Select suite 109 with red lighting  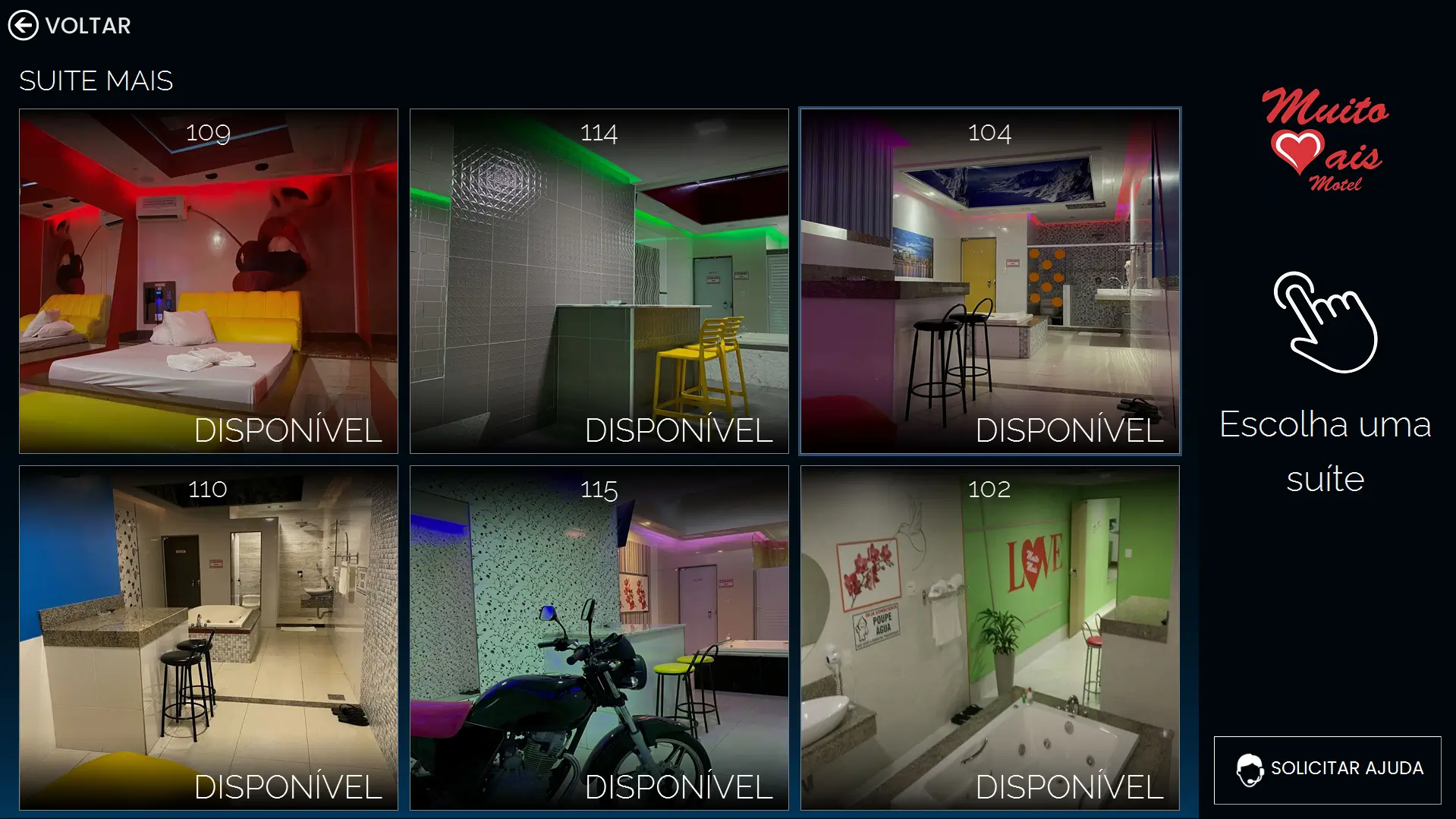click(x=209, y=281)
